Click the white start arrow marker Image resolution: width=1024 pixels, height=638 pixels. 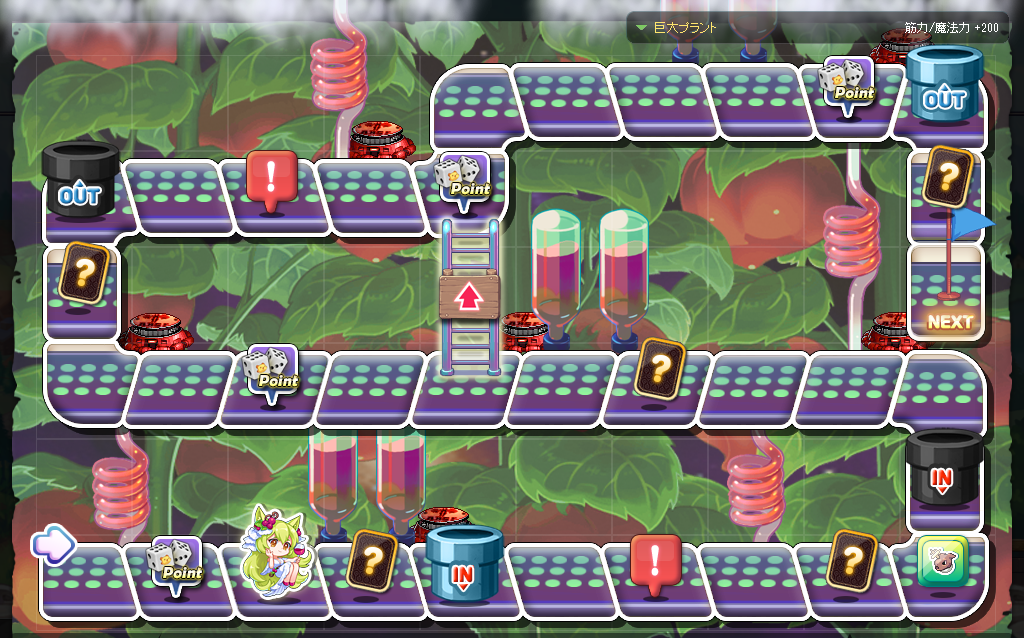53,544
